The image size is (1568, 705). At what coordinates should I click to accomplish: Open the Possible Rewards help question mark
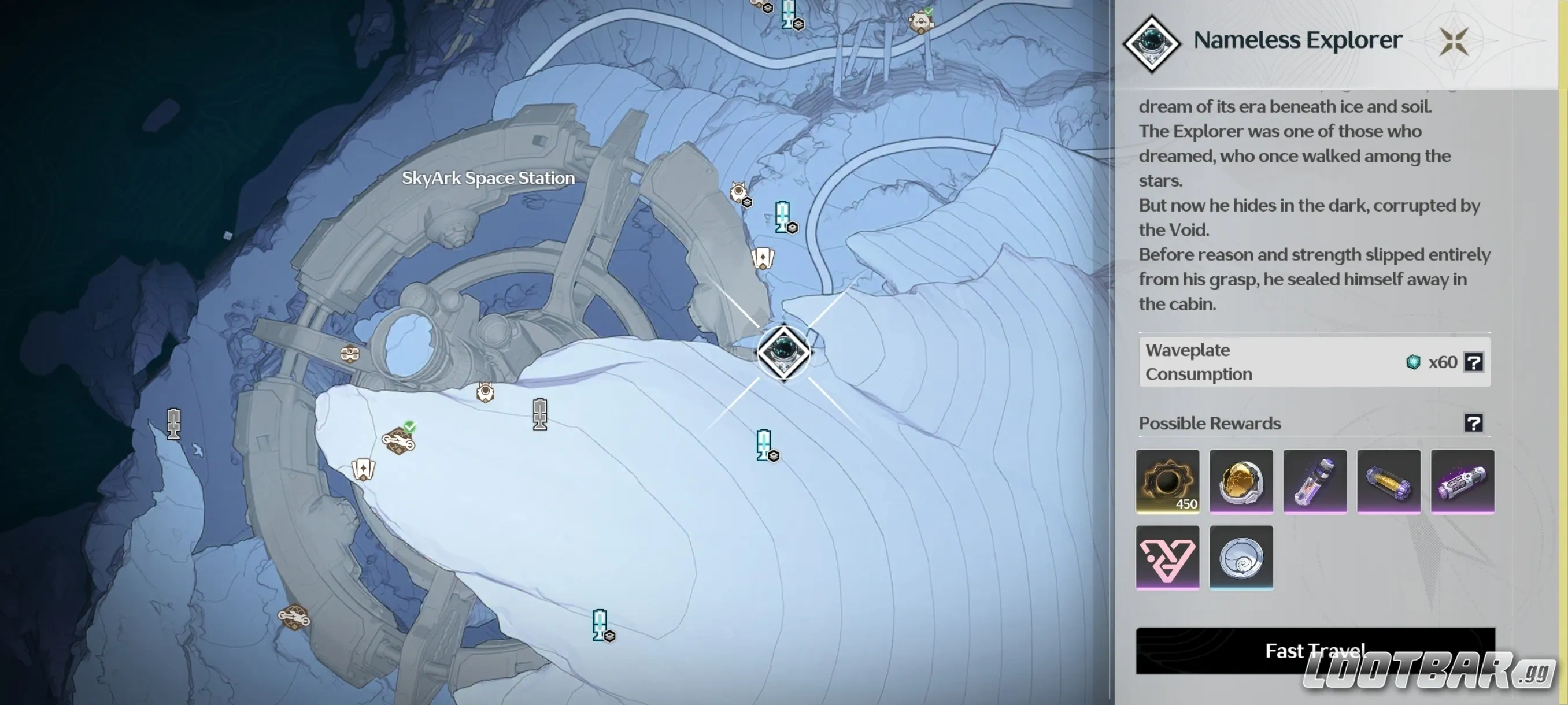1474,424
